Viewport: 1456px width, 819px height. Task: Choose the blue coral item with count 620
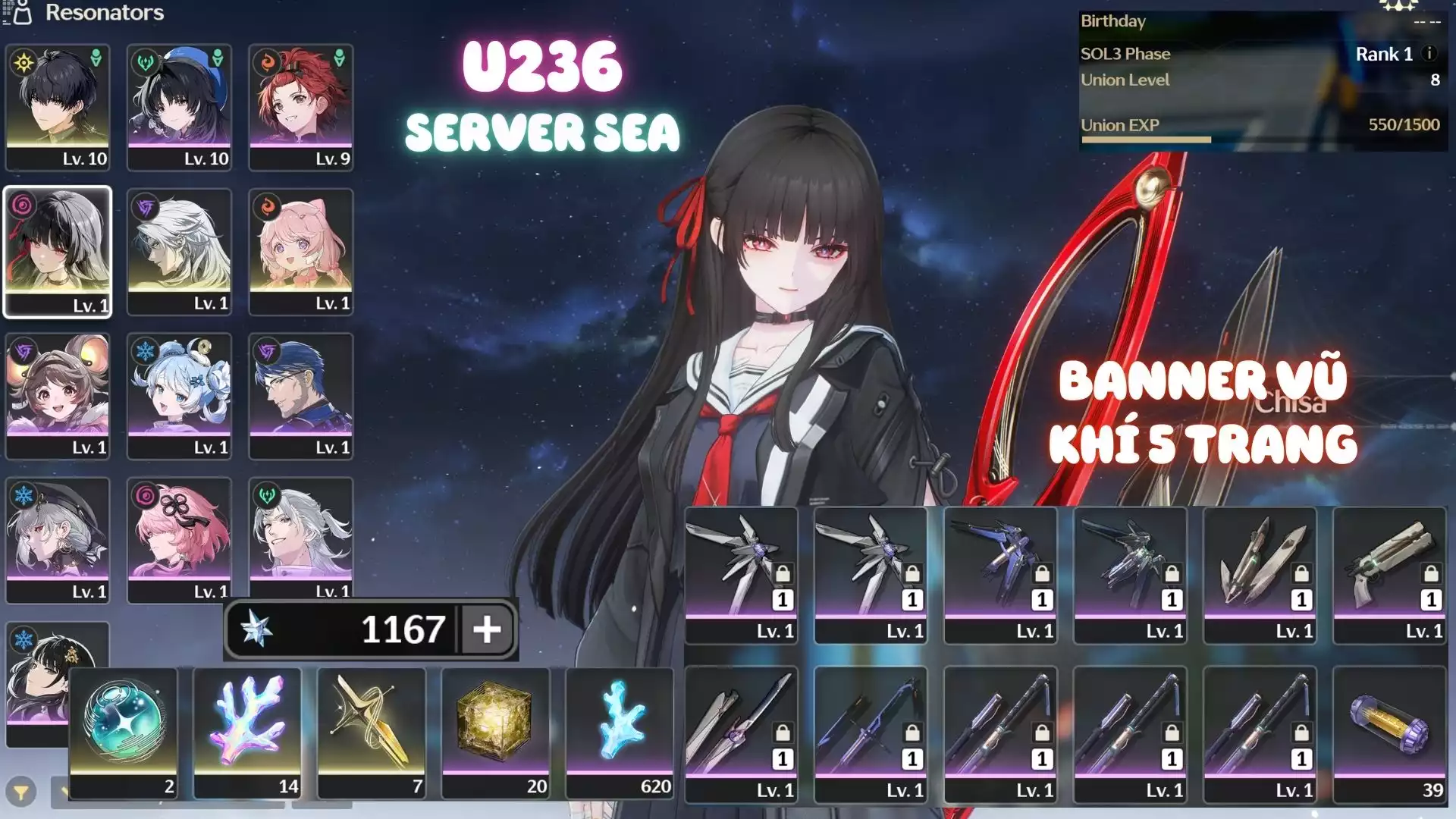pos(620,733)
